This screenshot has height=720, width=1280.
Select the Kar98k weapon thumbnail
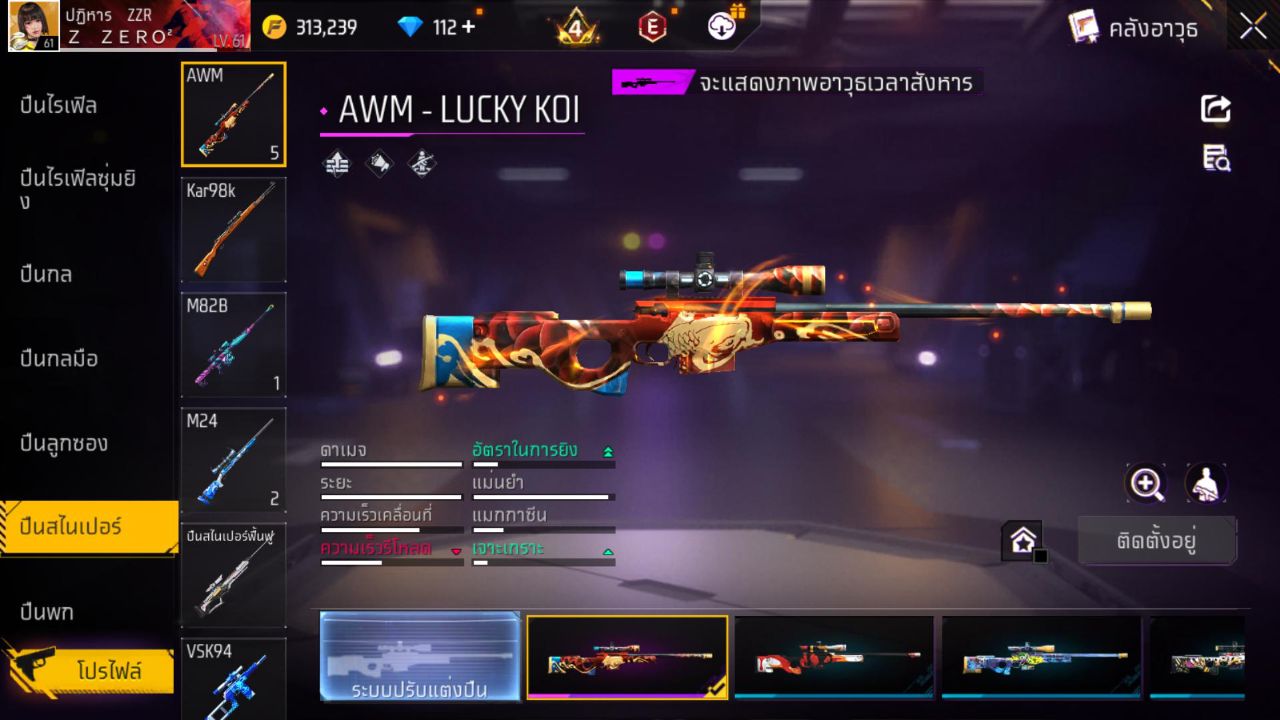(x=233, y=230)
